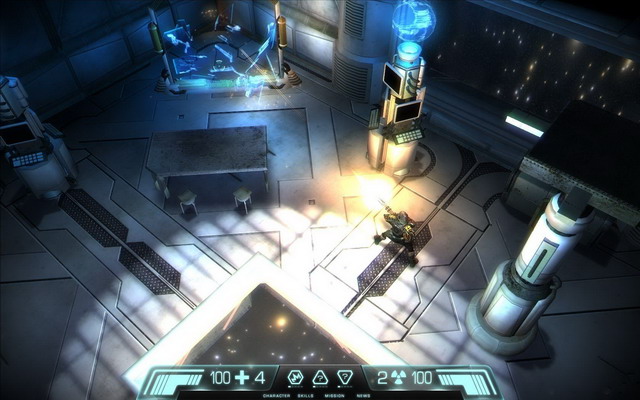Select the inverted shield question-mark icon
The height and width of the screenshot is (400, 640).
(345, 378)
